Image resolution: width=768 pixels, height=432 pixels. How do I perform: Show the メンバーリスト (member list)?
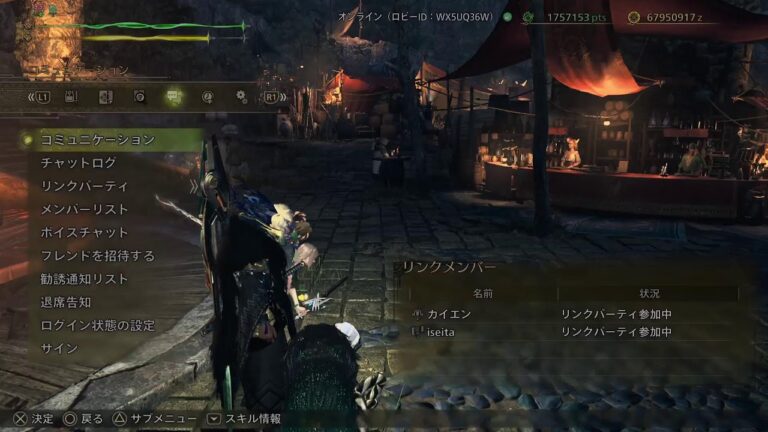pos(84,209)
